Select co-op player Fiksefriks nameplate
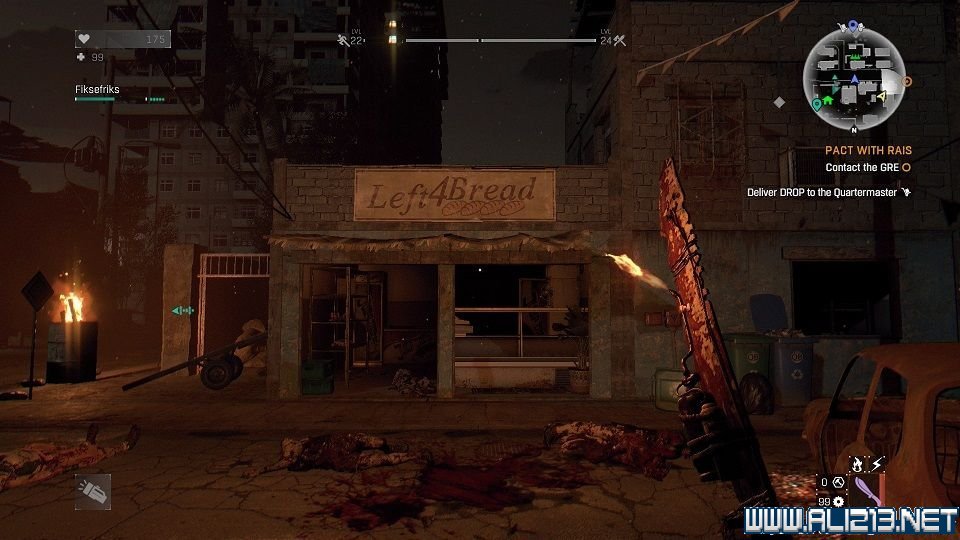This screenshot has height=540, width=960. (x=96, y=89)
